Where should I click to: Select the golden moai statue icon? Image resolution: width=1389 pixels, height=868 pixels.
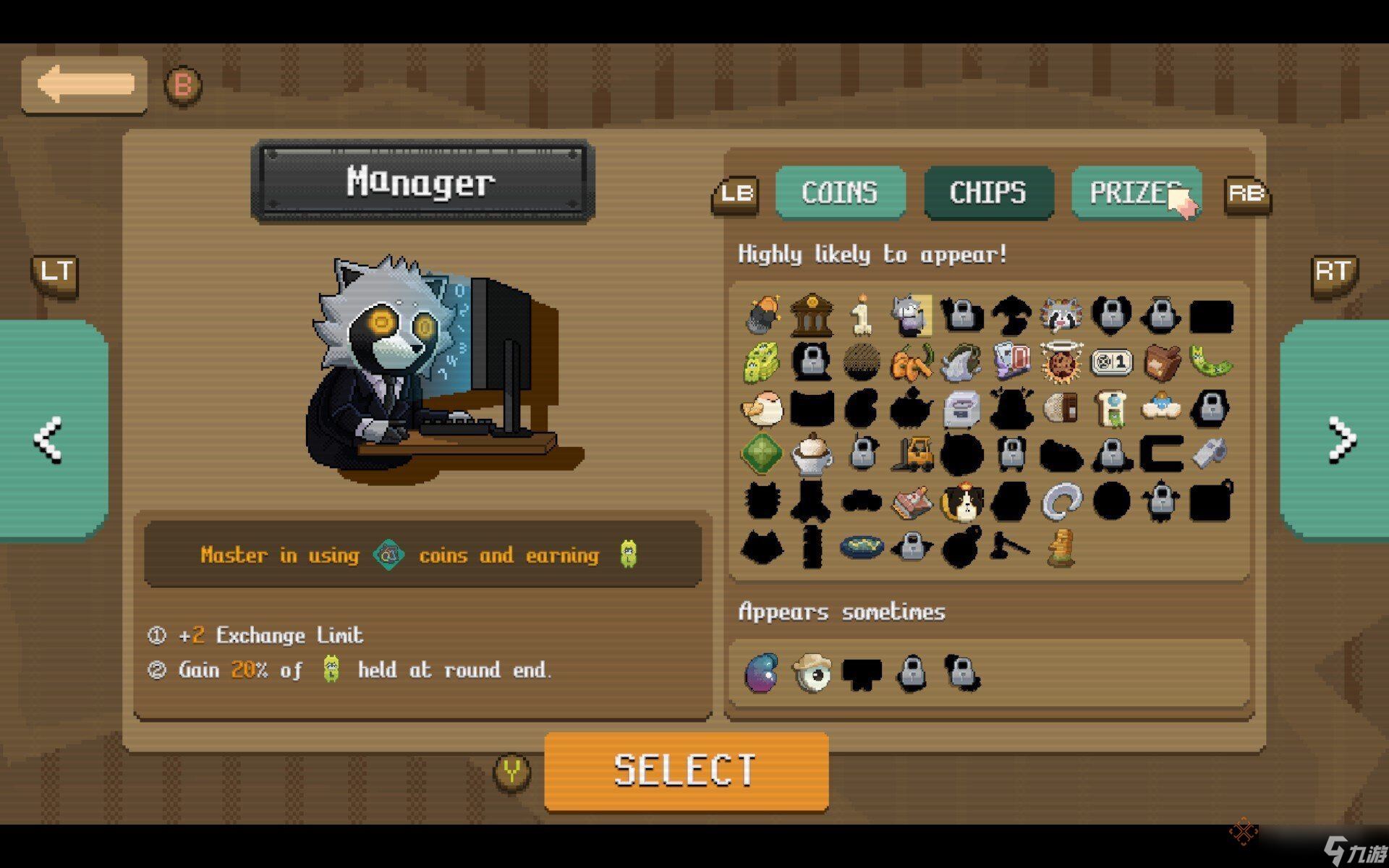point(1061,548)
